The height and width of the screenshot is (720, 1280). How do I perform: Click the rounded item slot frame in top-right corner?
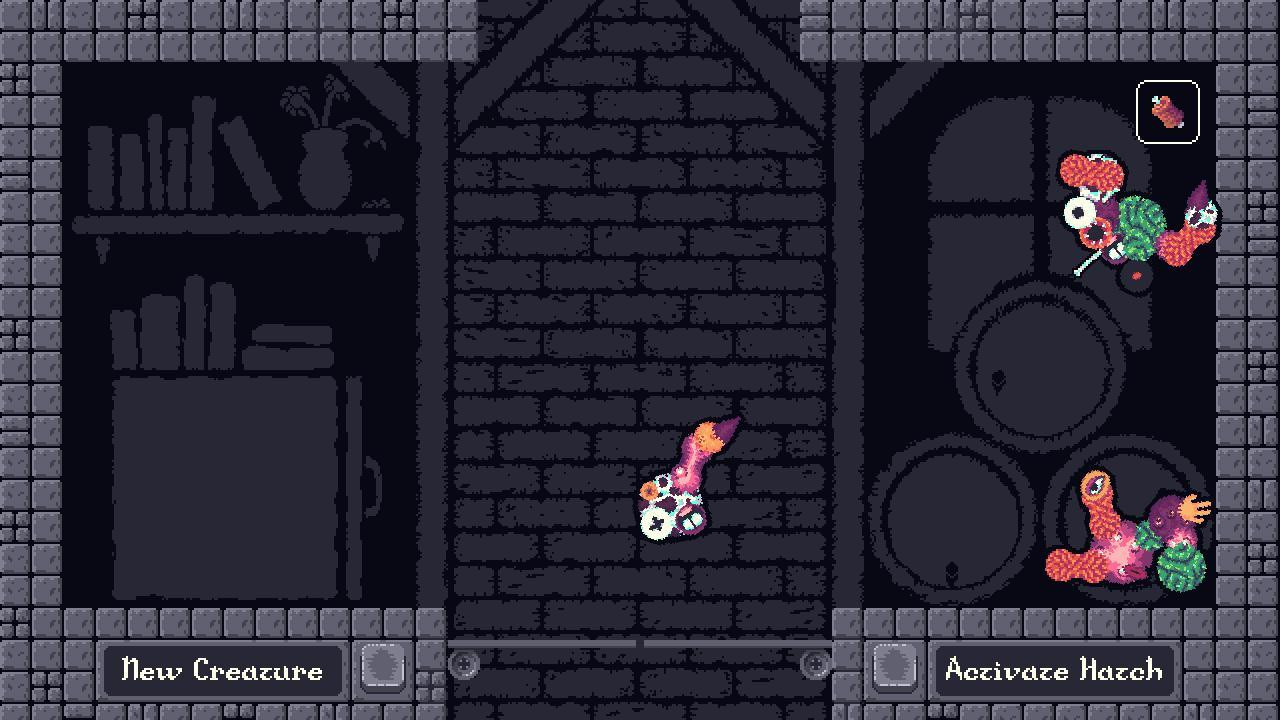(1166, 112)
